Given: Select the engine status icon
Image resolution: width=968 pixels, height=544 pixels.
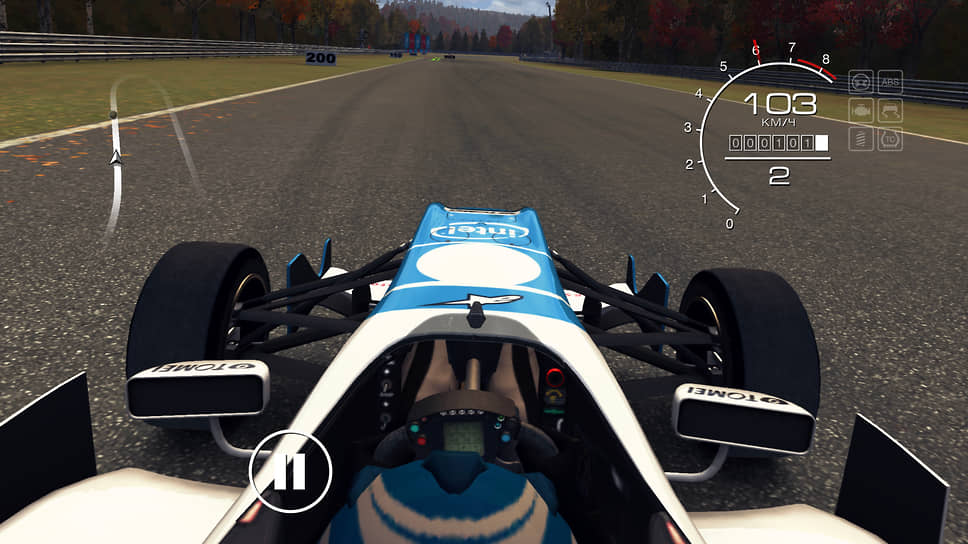Looking at the screenshot, I should pyautogui.click(x=861, y=110).
